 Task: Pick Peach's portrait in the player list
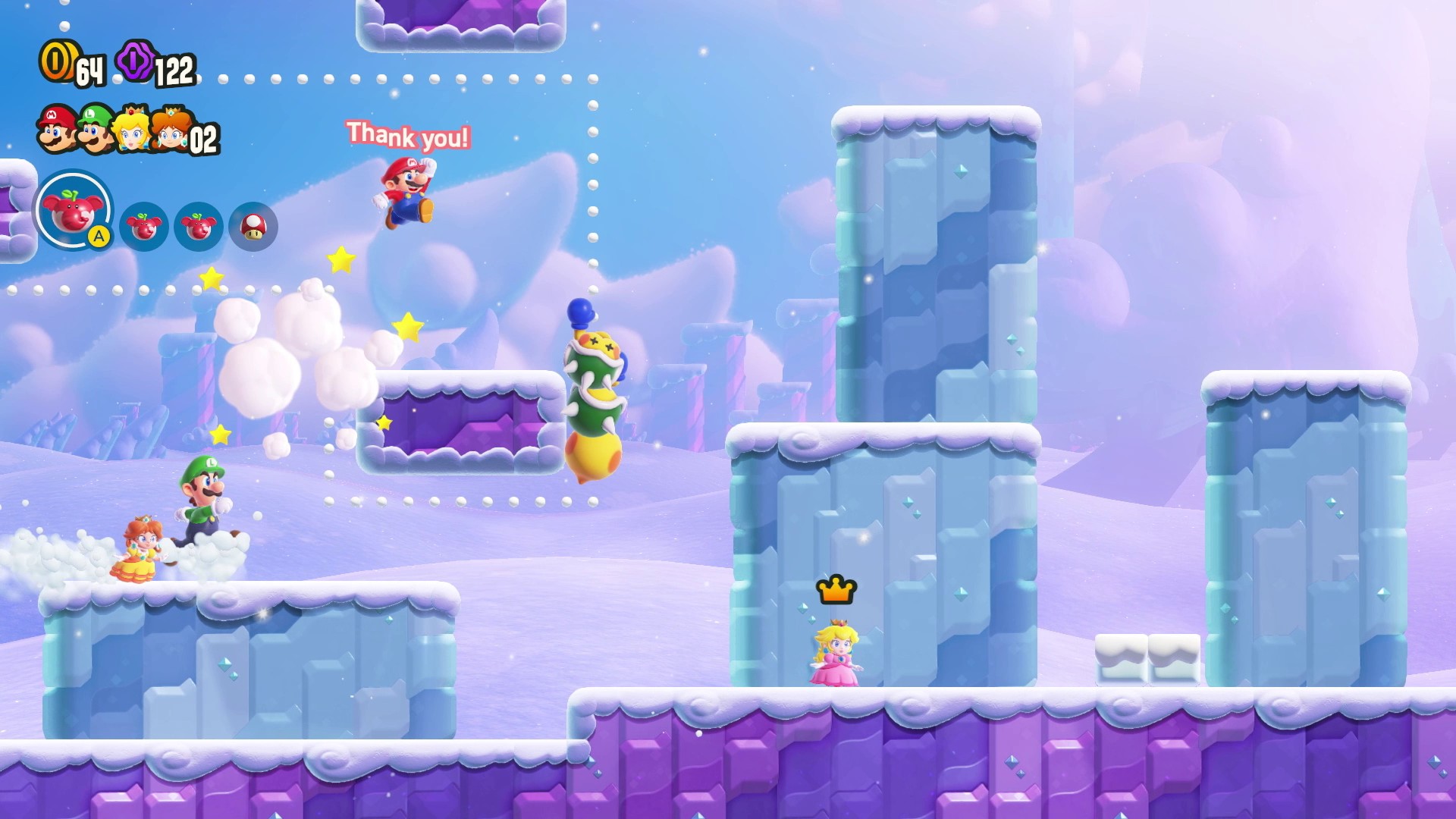pyautogui.click(x=133, y=129)
